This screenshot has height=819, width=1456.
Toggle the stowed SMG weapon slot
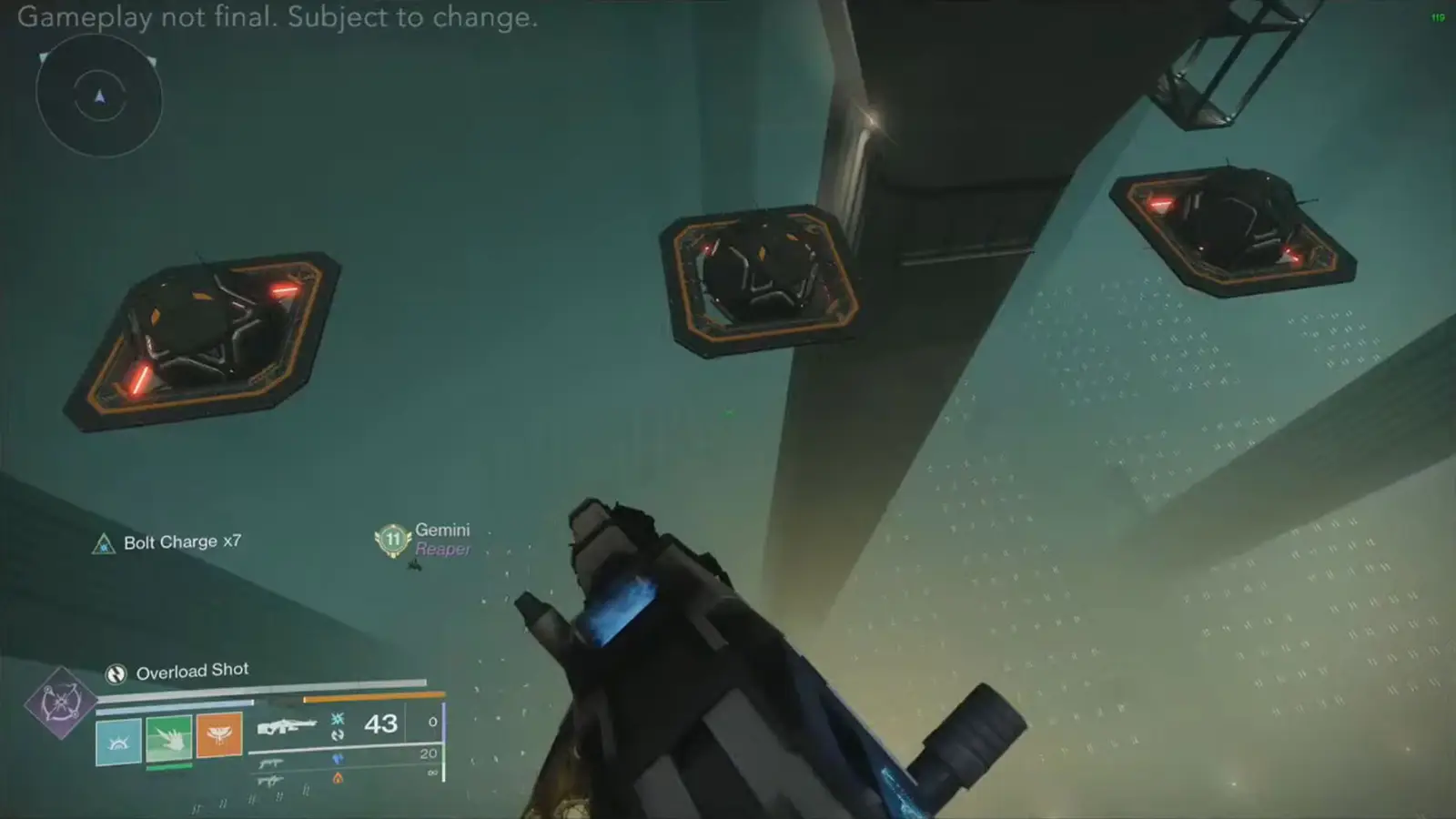click(270, 764)
